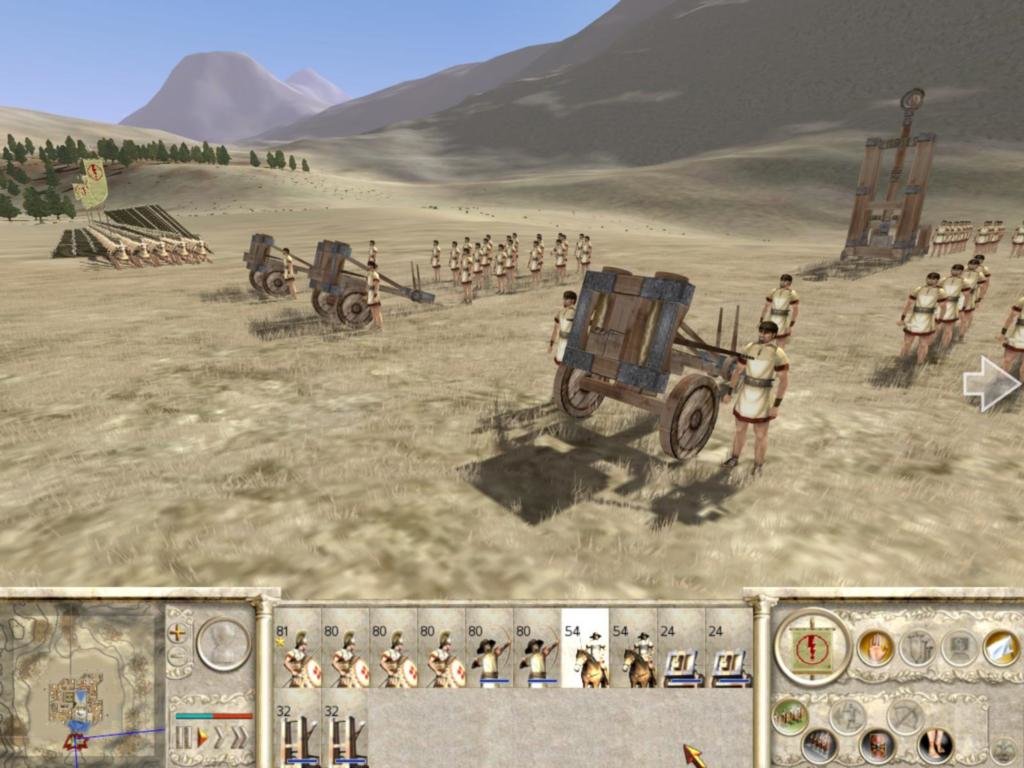The height and width of the screenshot is (768, 1024).
Task: Activate the double-chevron fast forward speed
Action: pos(238,739)
